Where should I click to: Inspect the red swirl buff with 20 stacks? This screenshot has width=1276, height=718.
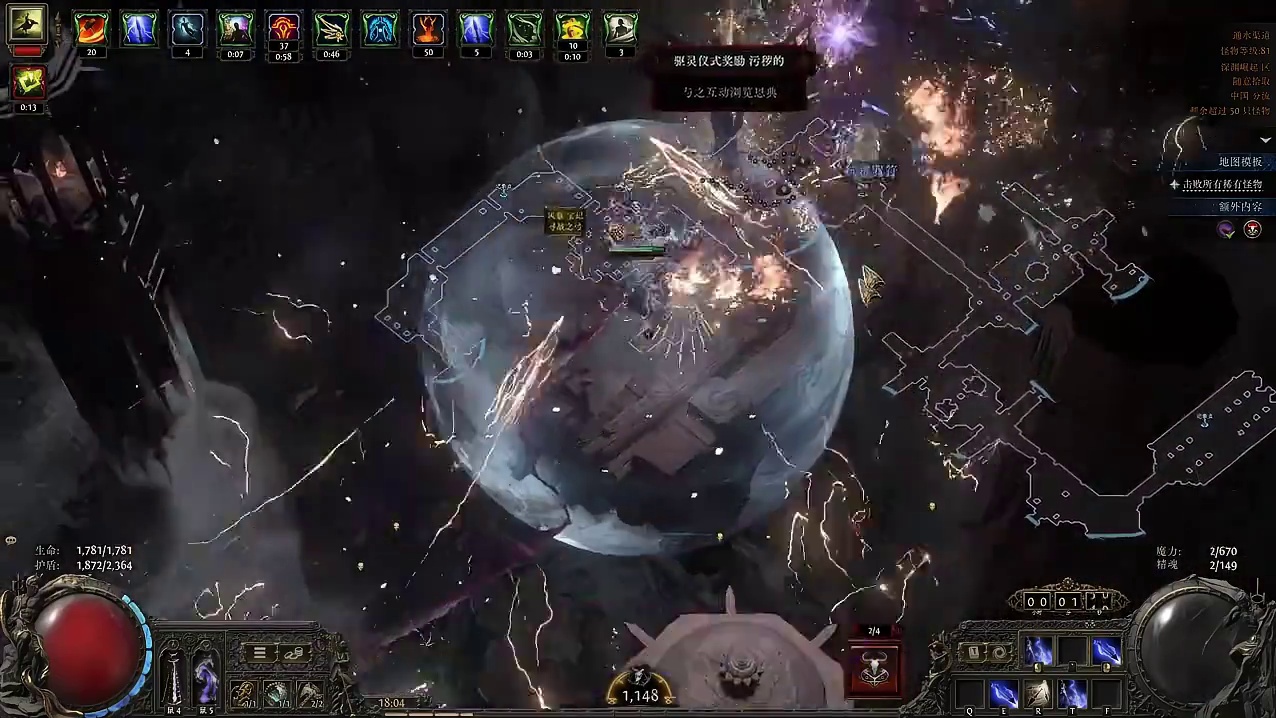[92, 29]
